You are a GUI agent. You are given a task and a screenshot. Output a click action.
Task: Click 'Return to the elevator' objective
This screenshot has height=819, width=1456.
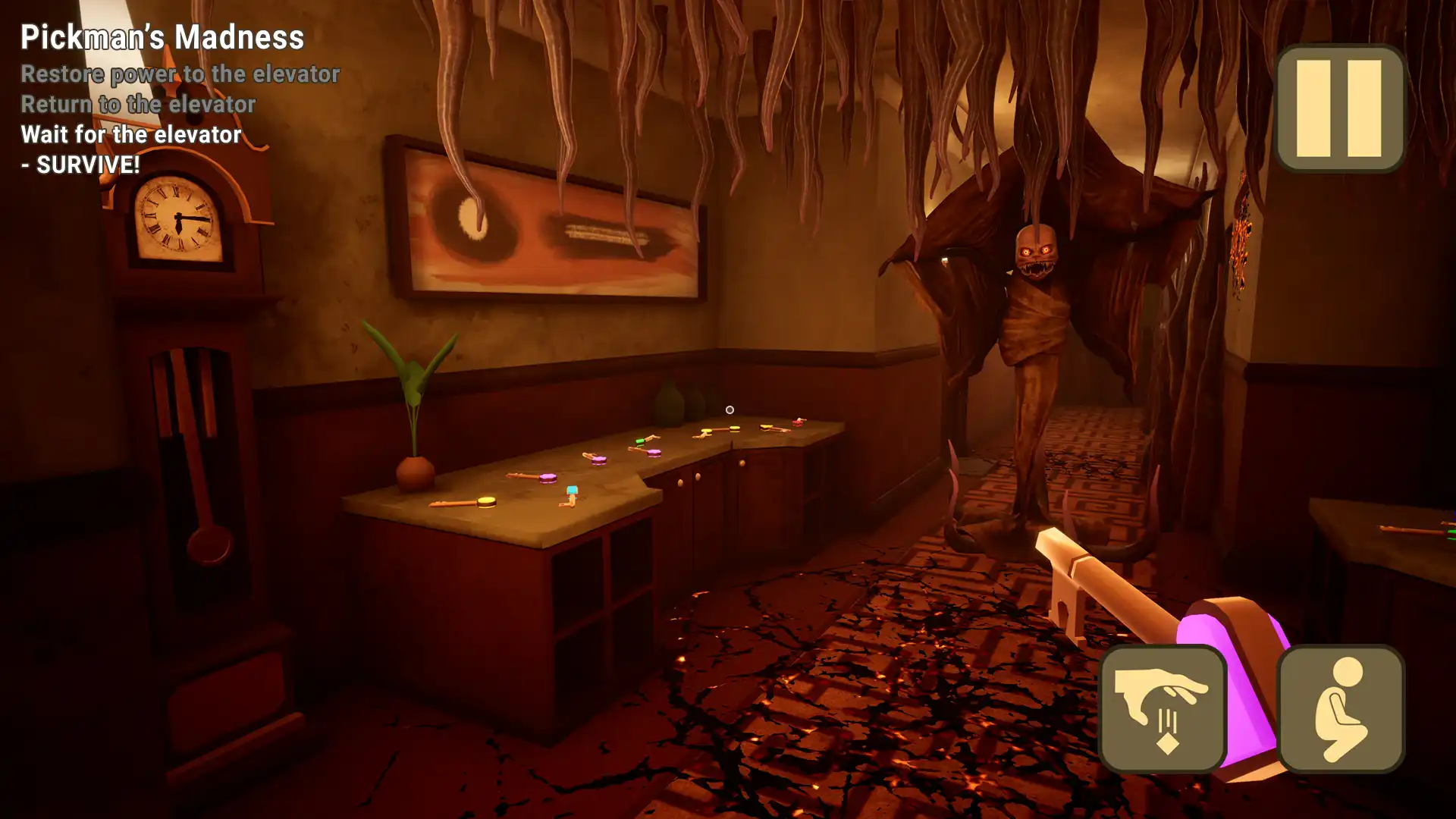(138, 105)
